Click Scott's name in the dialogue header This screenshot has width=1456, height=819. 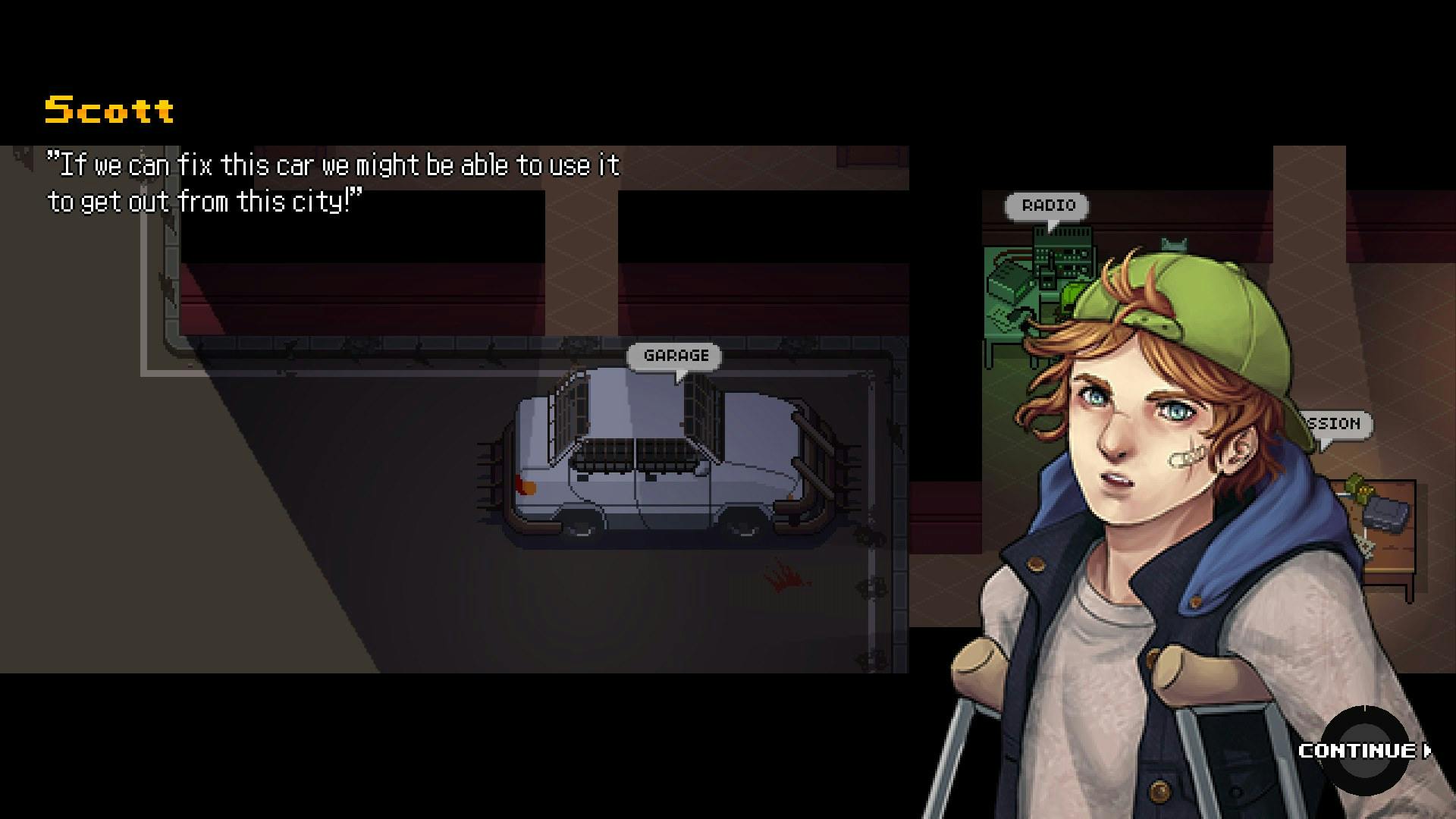tap(108, 108)
